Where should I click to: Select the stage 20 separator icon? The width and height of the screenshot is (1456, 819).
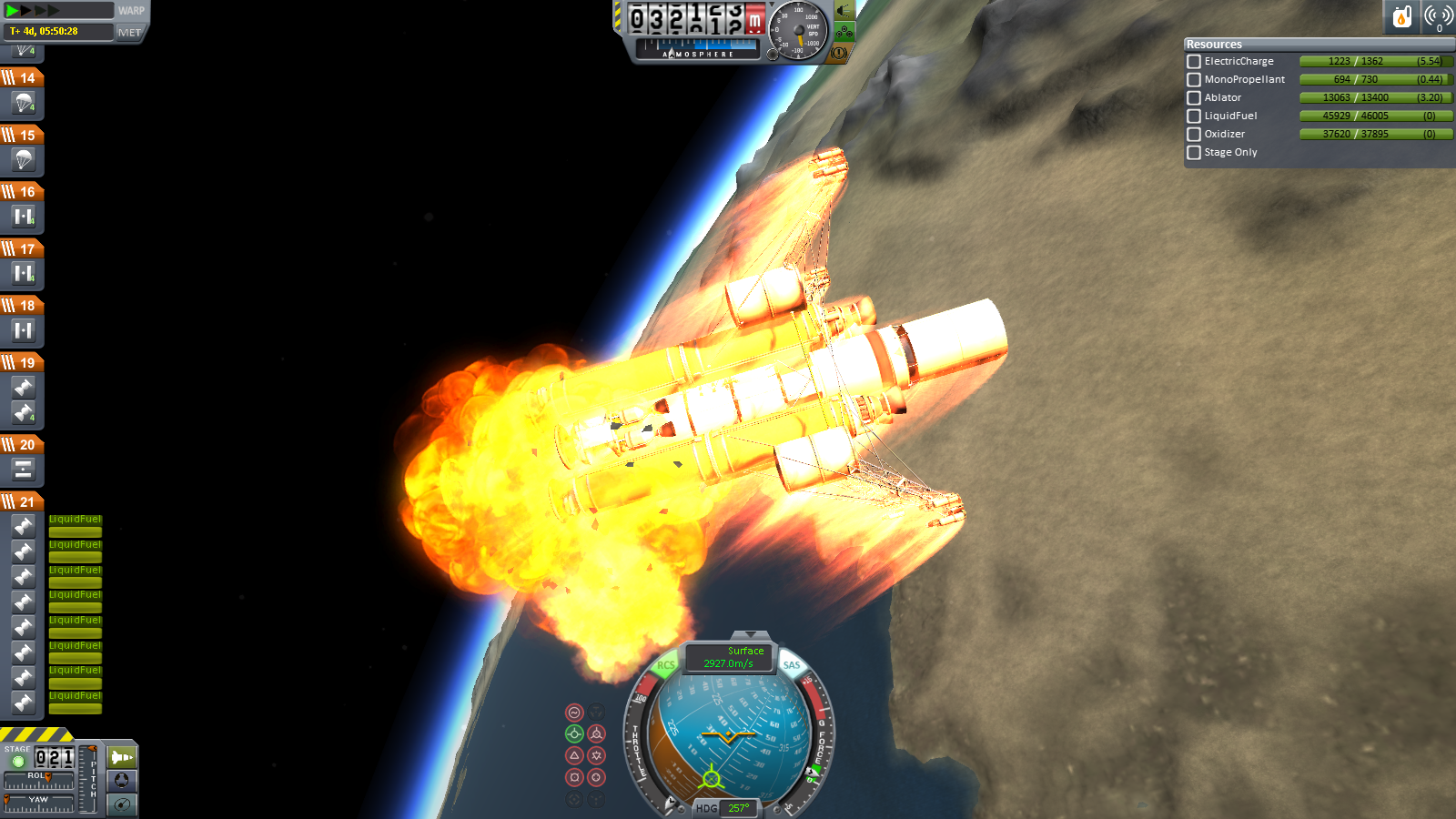pos(24,470)
